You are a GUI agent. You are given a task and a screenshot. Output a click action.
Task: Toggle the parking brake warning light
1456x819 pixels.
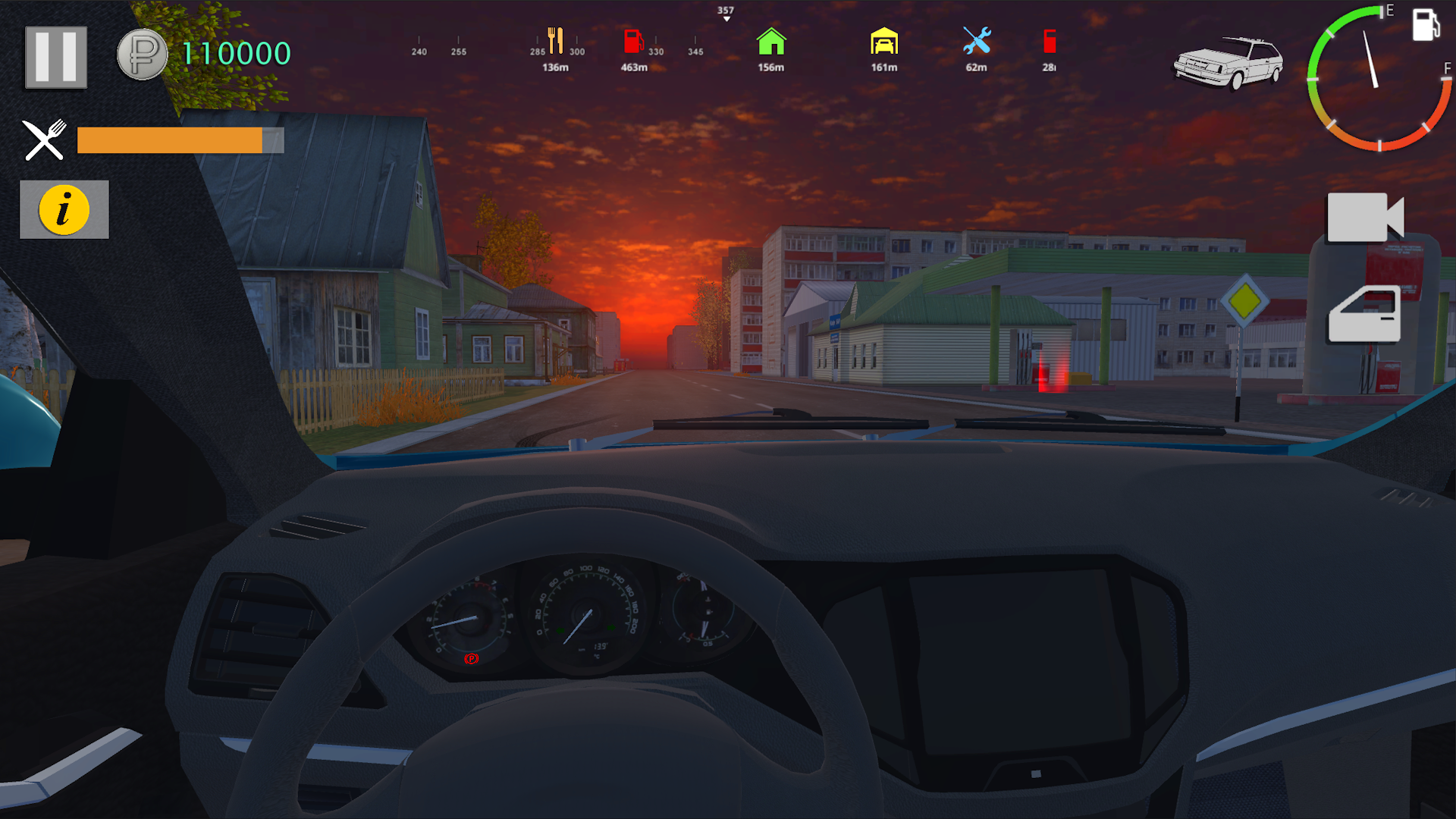tap(470, 661)
